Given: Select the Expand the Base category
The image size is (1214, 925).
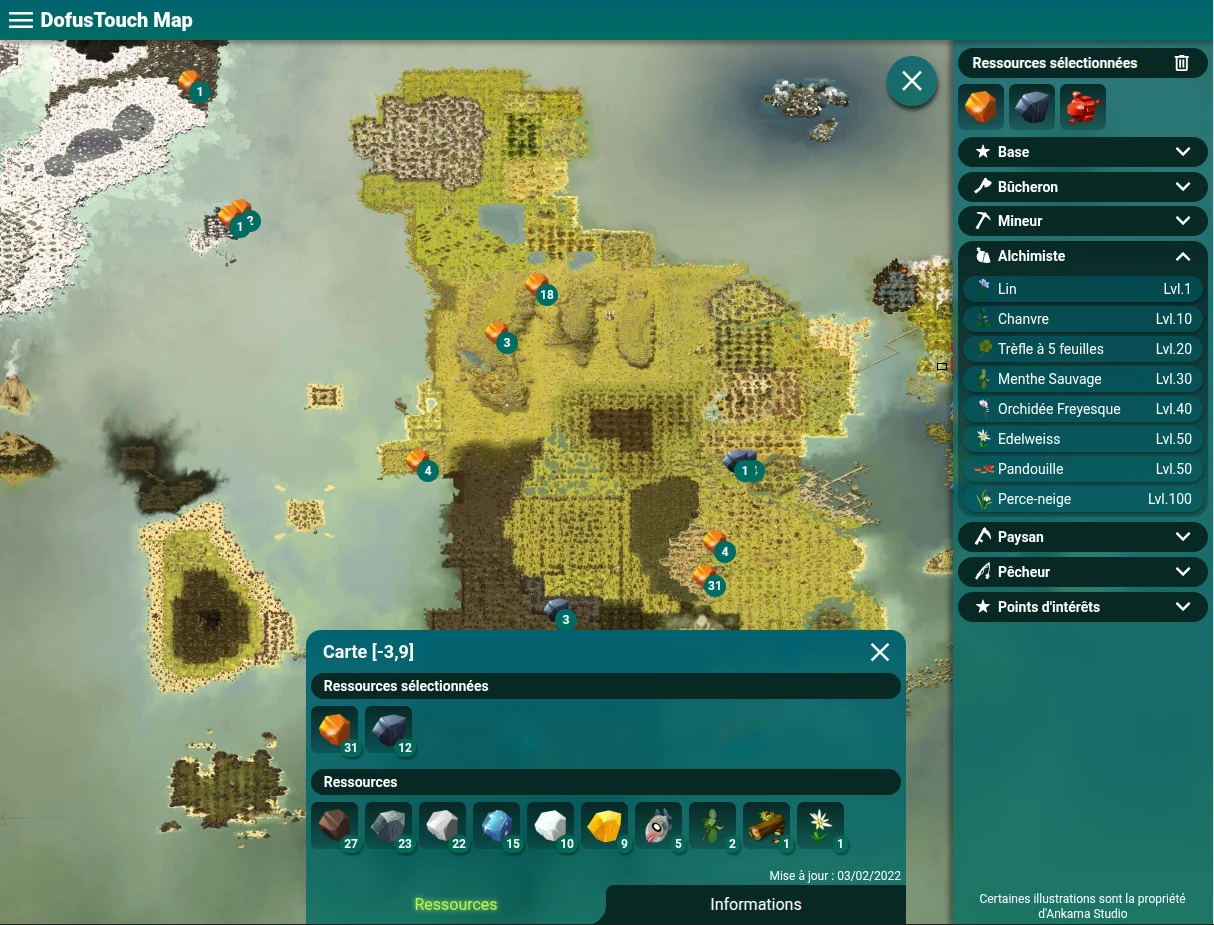Looking at the screenshot, I should [1082, 152].
